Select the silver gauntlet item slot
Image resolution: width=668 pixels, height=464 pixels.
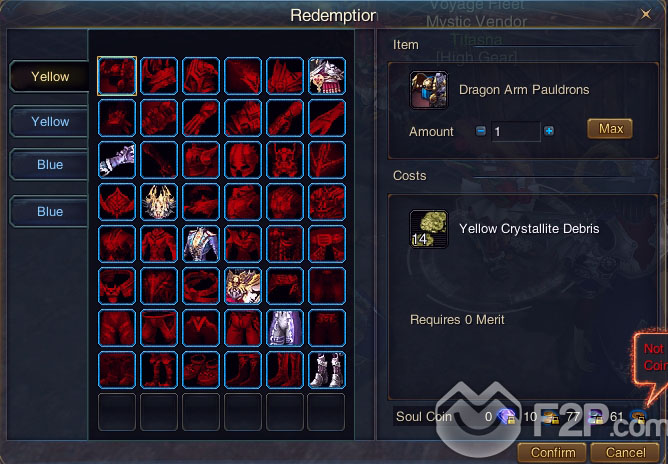pyautogui.click(x=117, y=159)
